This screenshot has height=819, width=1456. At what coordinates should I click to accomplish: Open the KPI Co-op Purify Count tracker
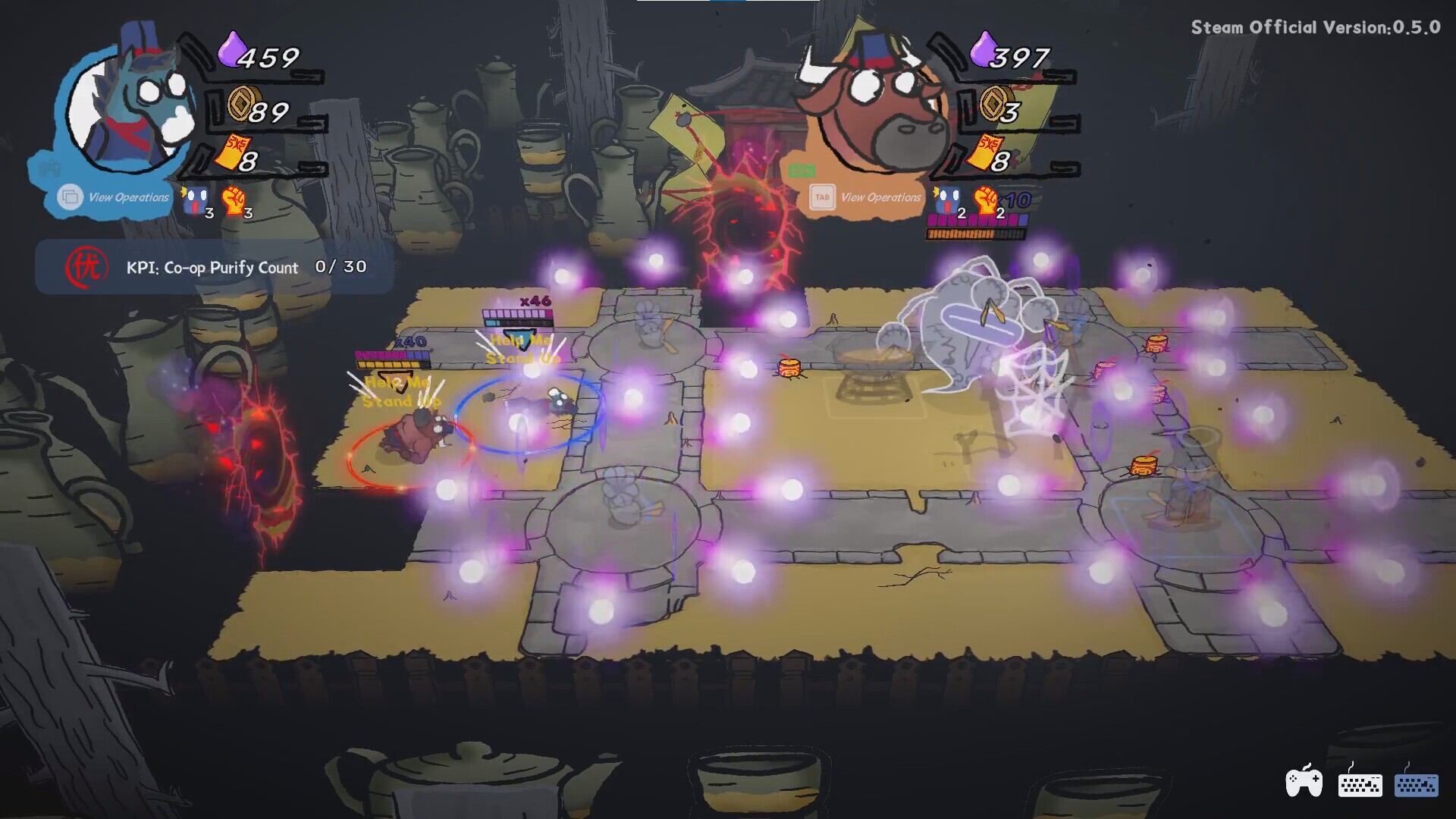pos(215,267)
